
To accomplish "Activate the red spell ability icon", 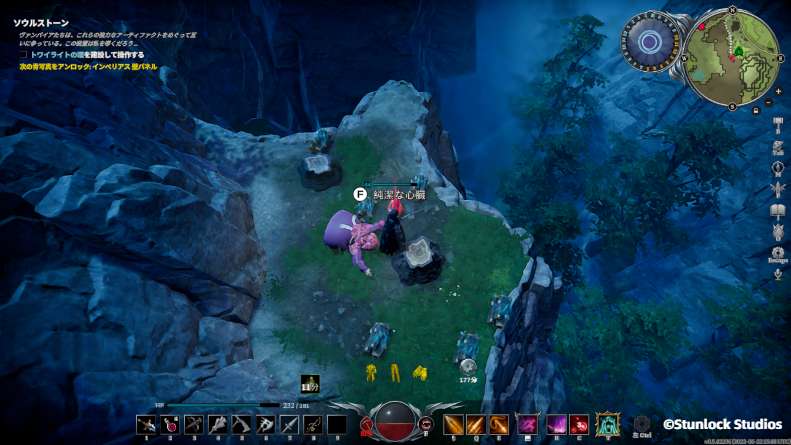I will click(581, 424).
